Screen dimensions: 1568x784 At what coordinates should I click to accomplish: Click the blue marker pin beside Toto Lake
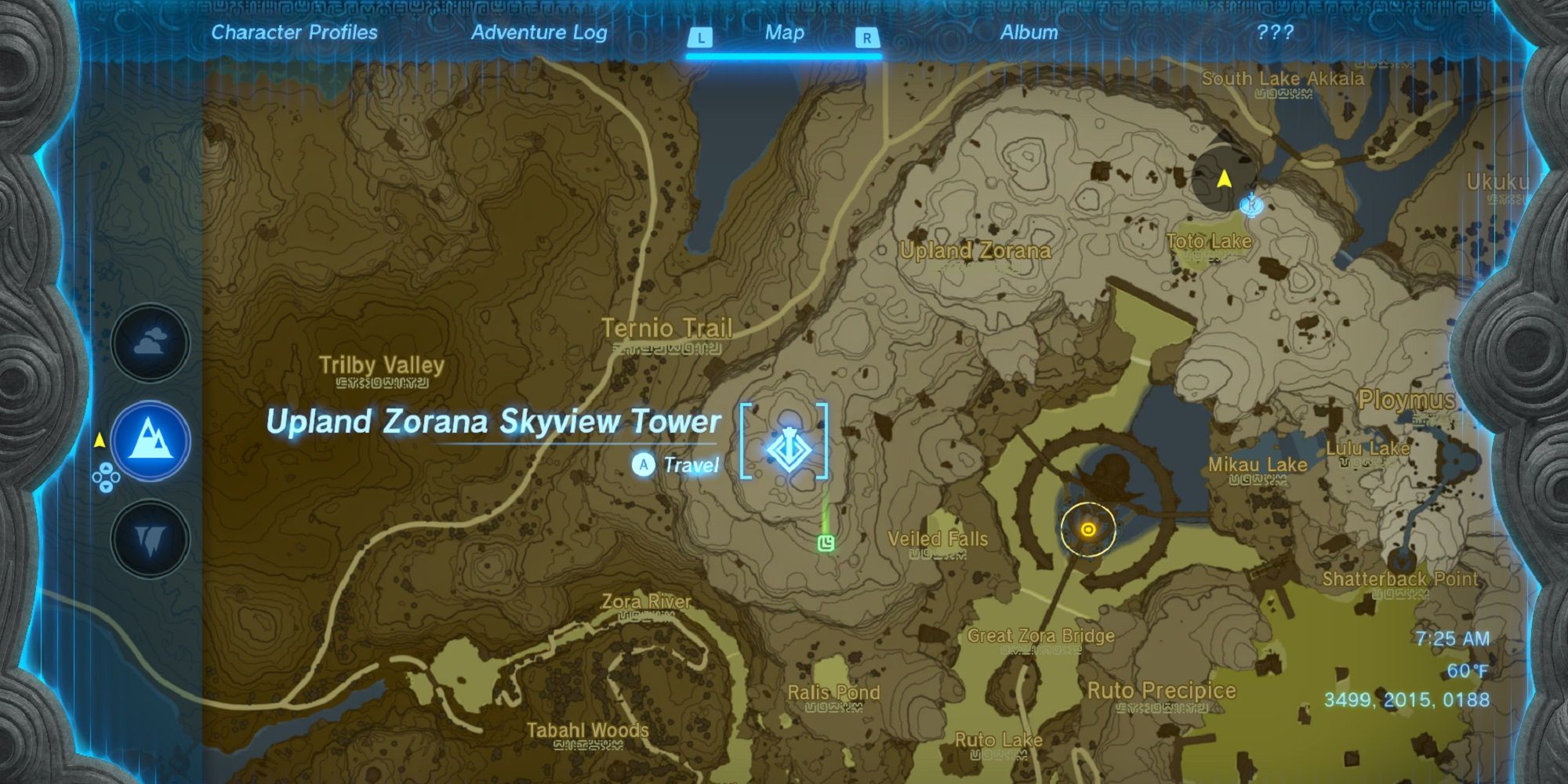[x=1252, y=205]
